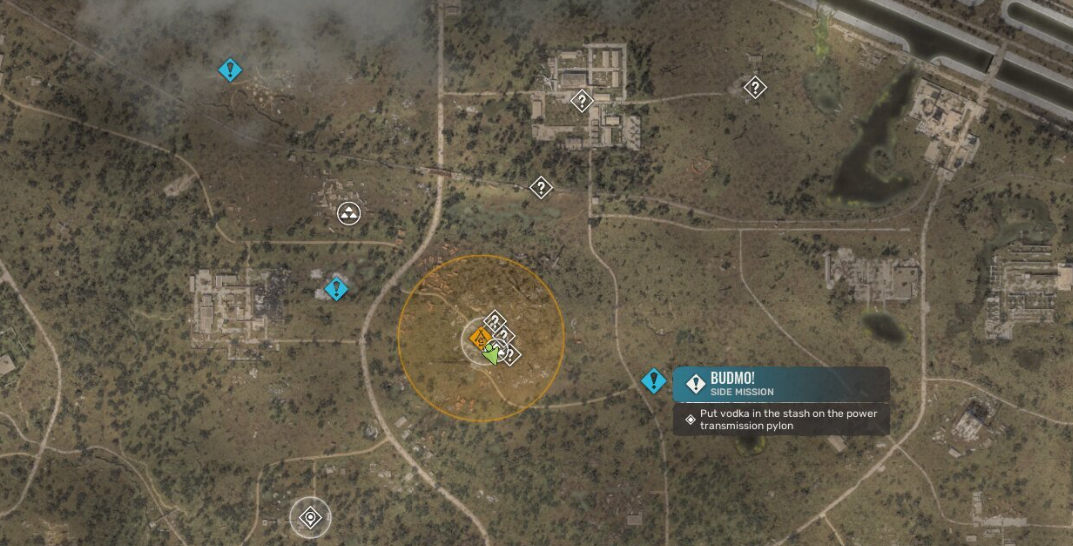
Task: Select the orange quest marker in the circle
Action: (x=479, y=340)
